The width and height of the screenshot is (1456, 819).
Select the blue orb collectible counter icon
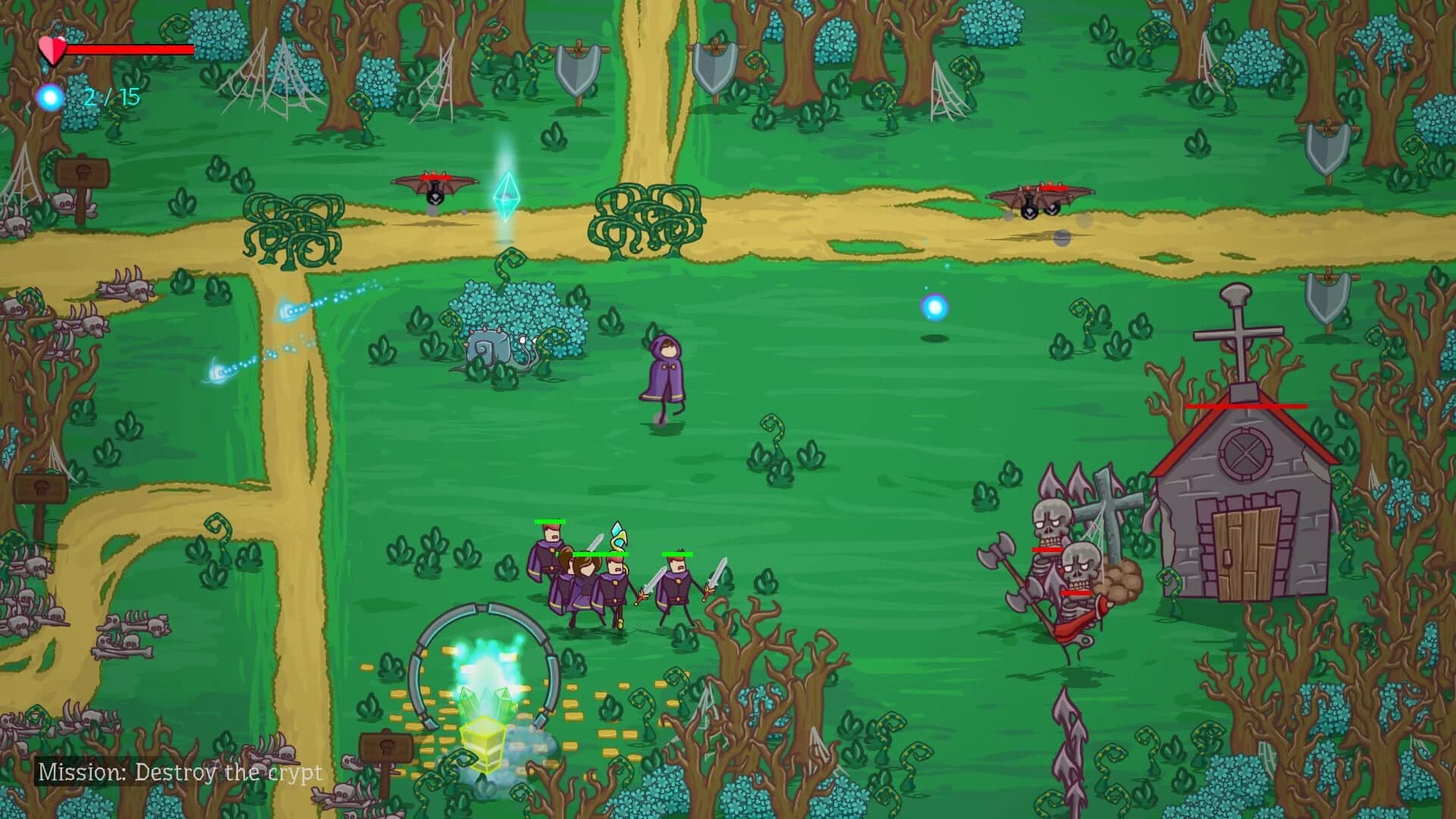point(49,96)
